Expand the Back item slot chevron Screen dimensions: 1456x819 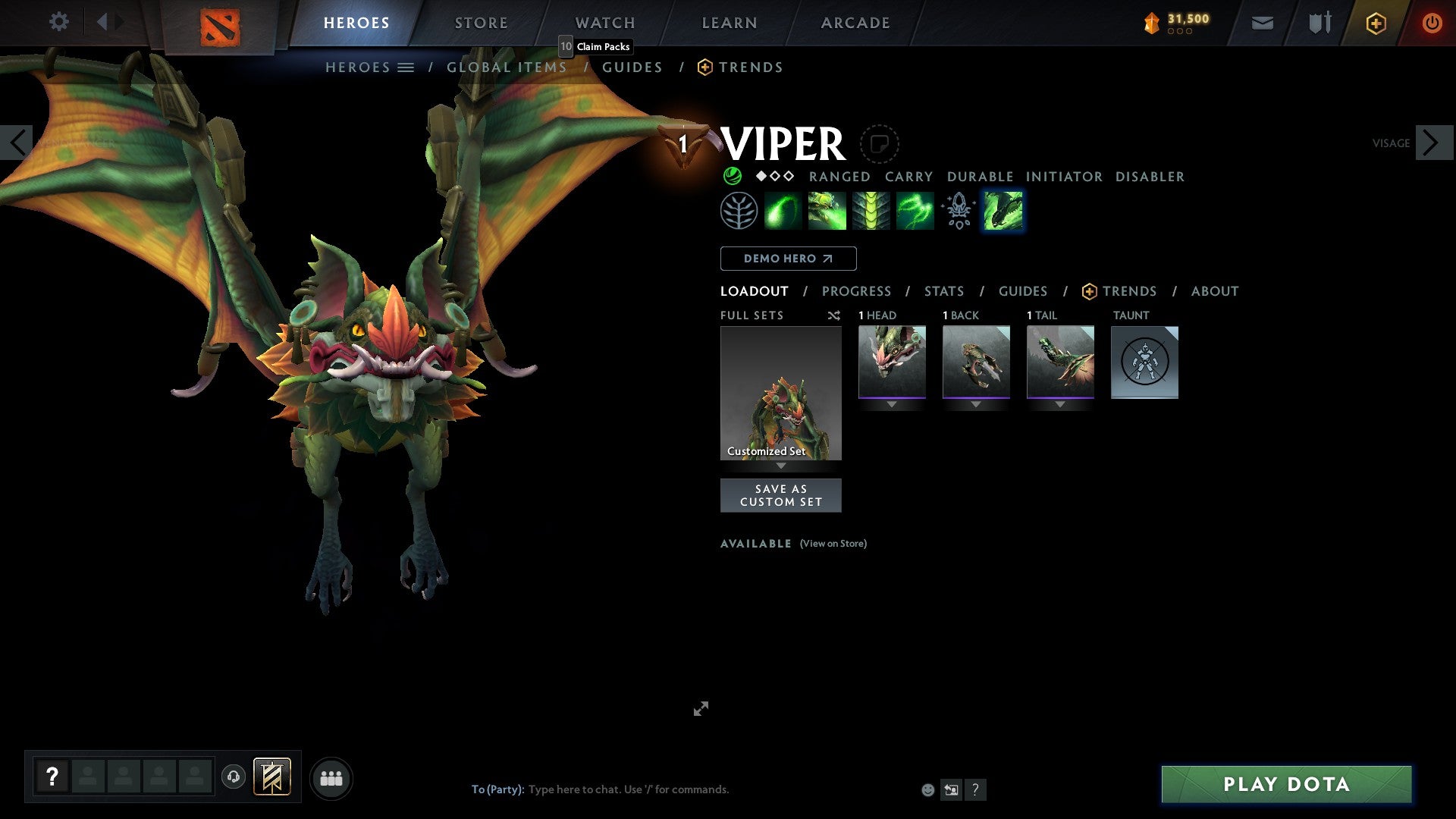(976, 404)
